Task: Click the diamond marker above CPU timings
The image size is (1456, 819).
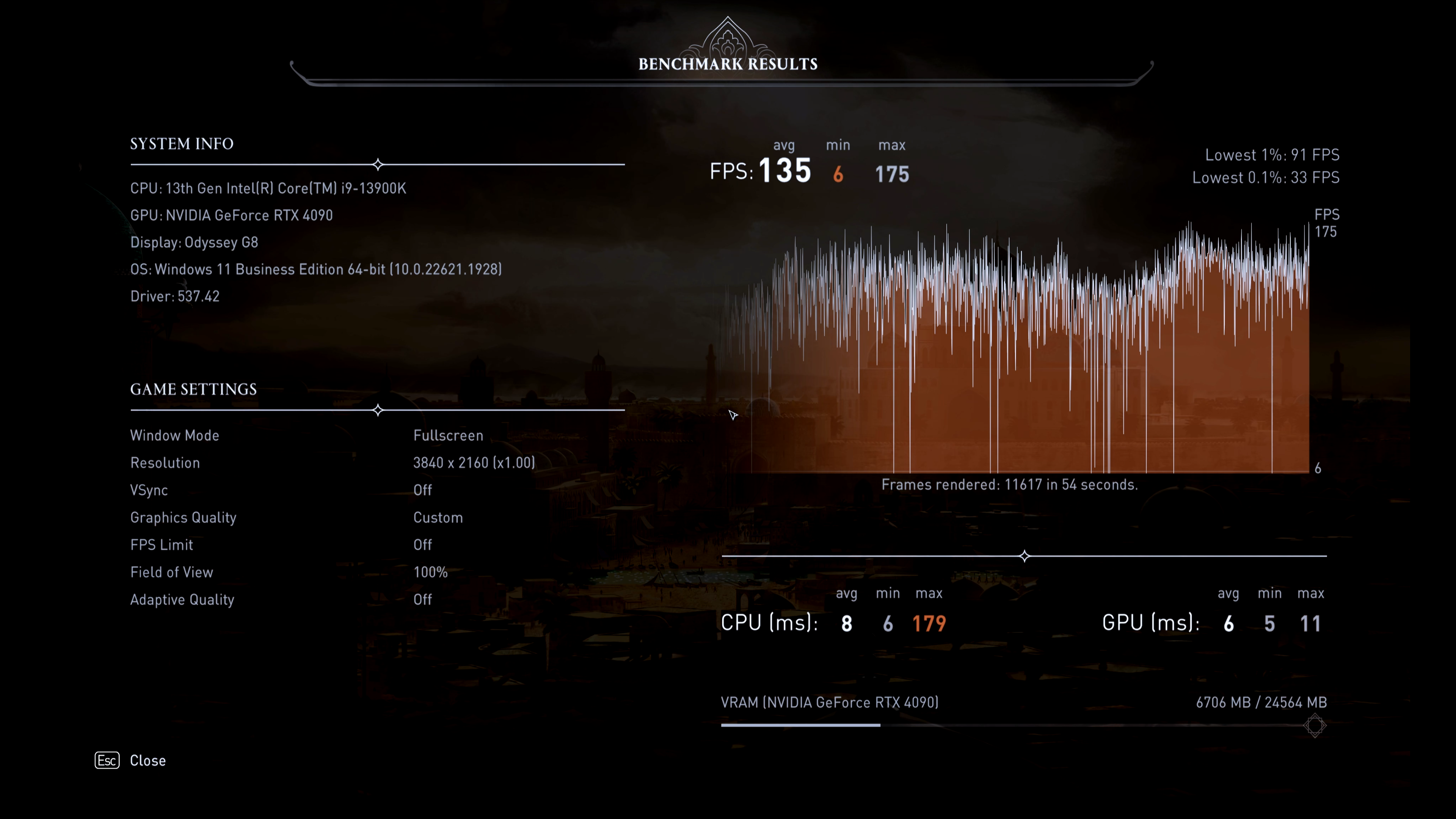Action: click(x=1024, y=556)
